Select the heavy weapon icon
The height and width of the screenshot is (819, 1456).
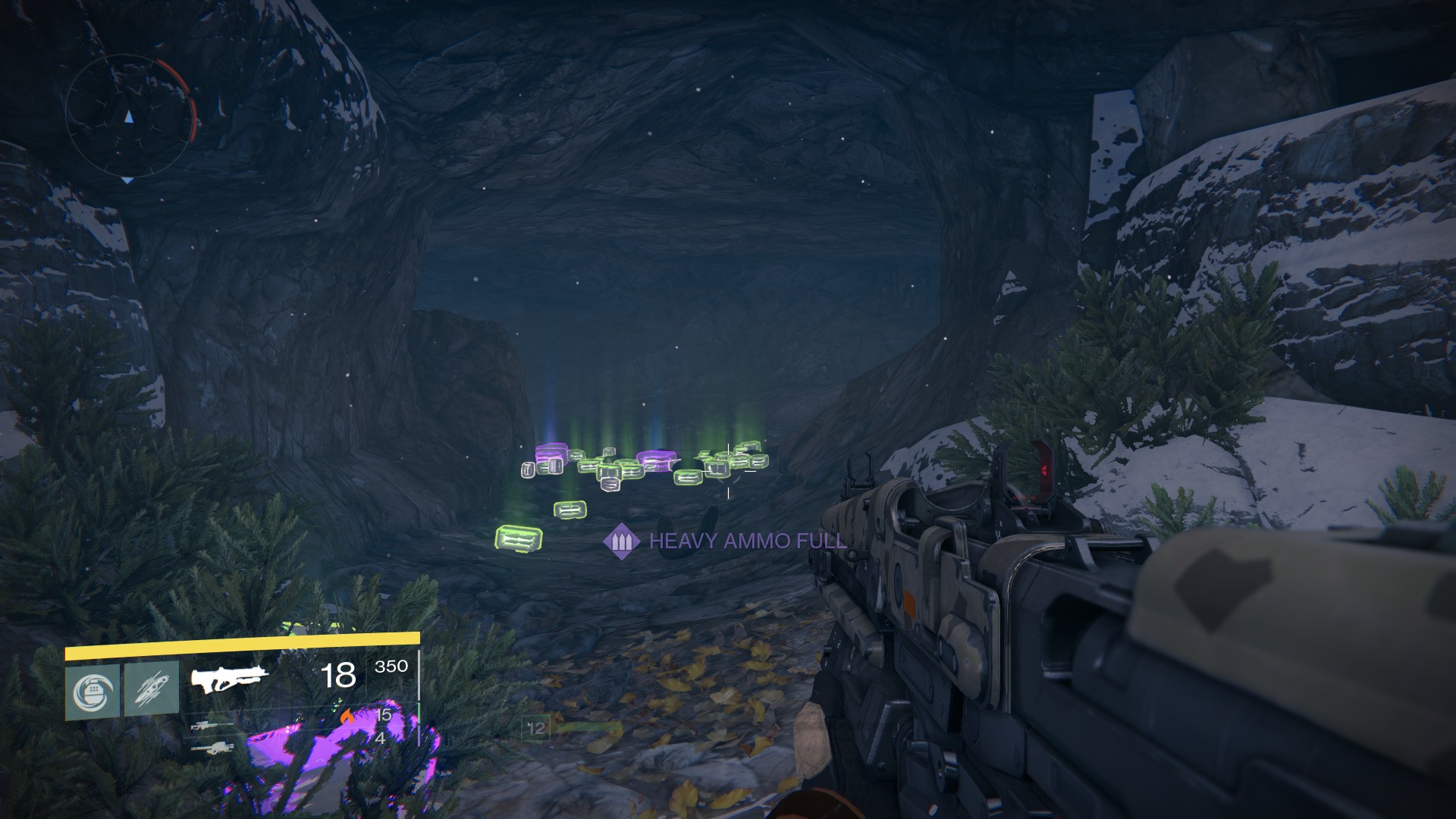pyautogui.click(x=213, y=748)
